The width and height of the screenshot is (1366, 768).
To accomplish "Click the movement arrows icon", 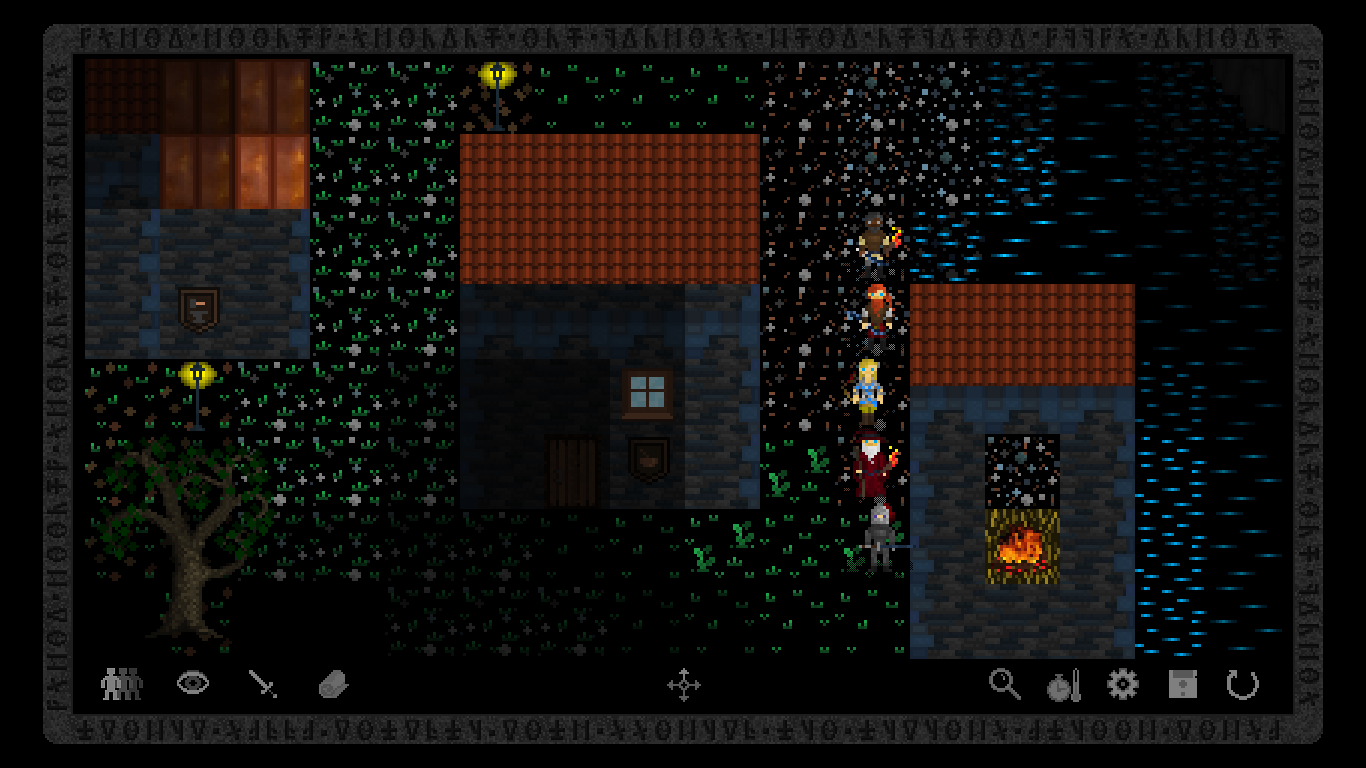I will [x=686, y=686].
